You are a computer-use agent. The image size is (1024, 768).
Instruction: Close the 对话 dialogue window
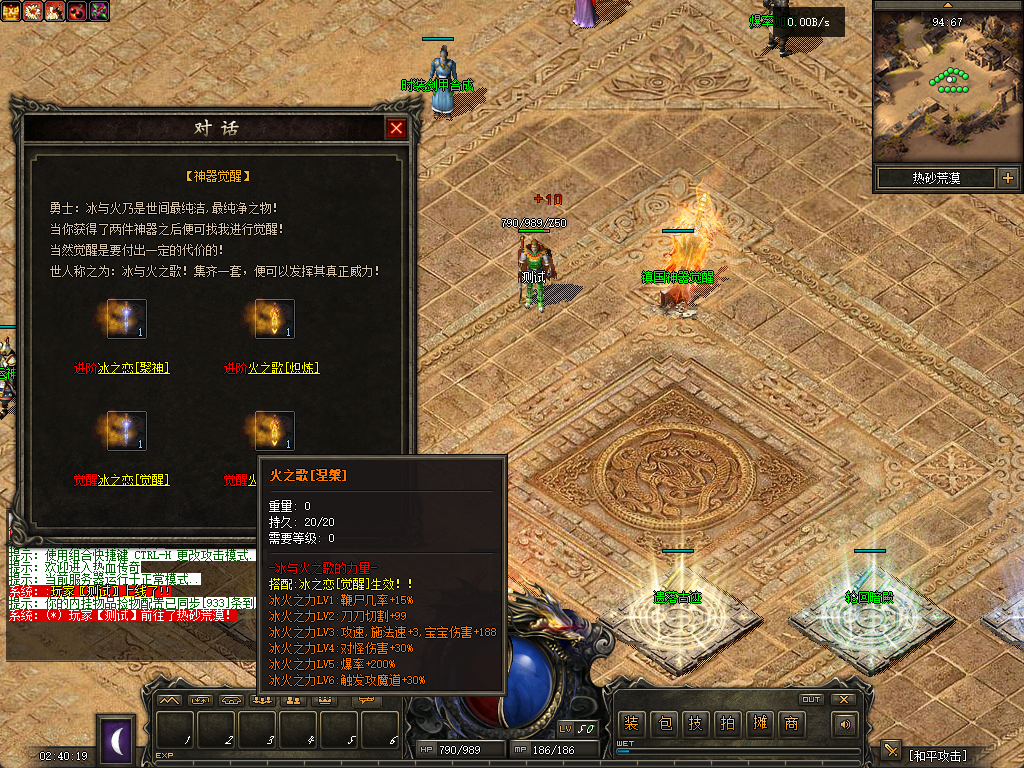click(x=397, y=129)
